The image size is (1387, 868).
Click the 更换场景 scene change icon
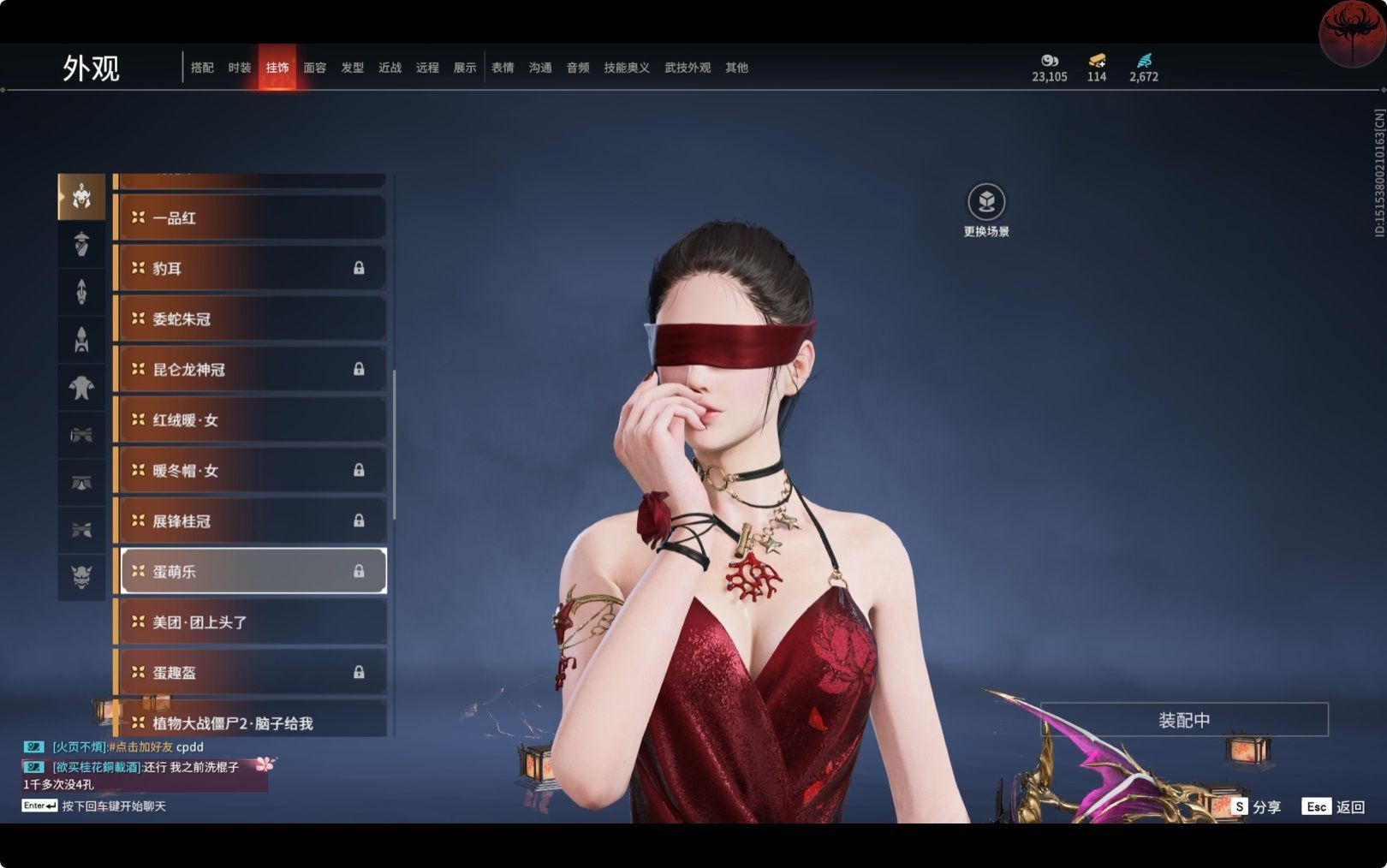[986, 203]
